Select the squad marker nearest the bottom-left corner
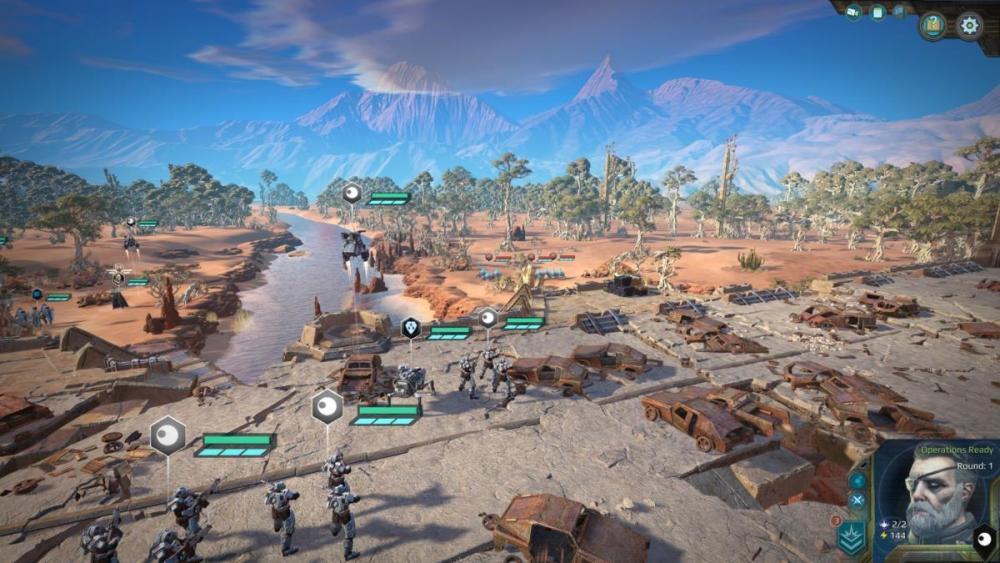Viewport: 1000px width, 563px height. (x=168, y=436)
